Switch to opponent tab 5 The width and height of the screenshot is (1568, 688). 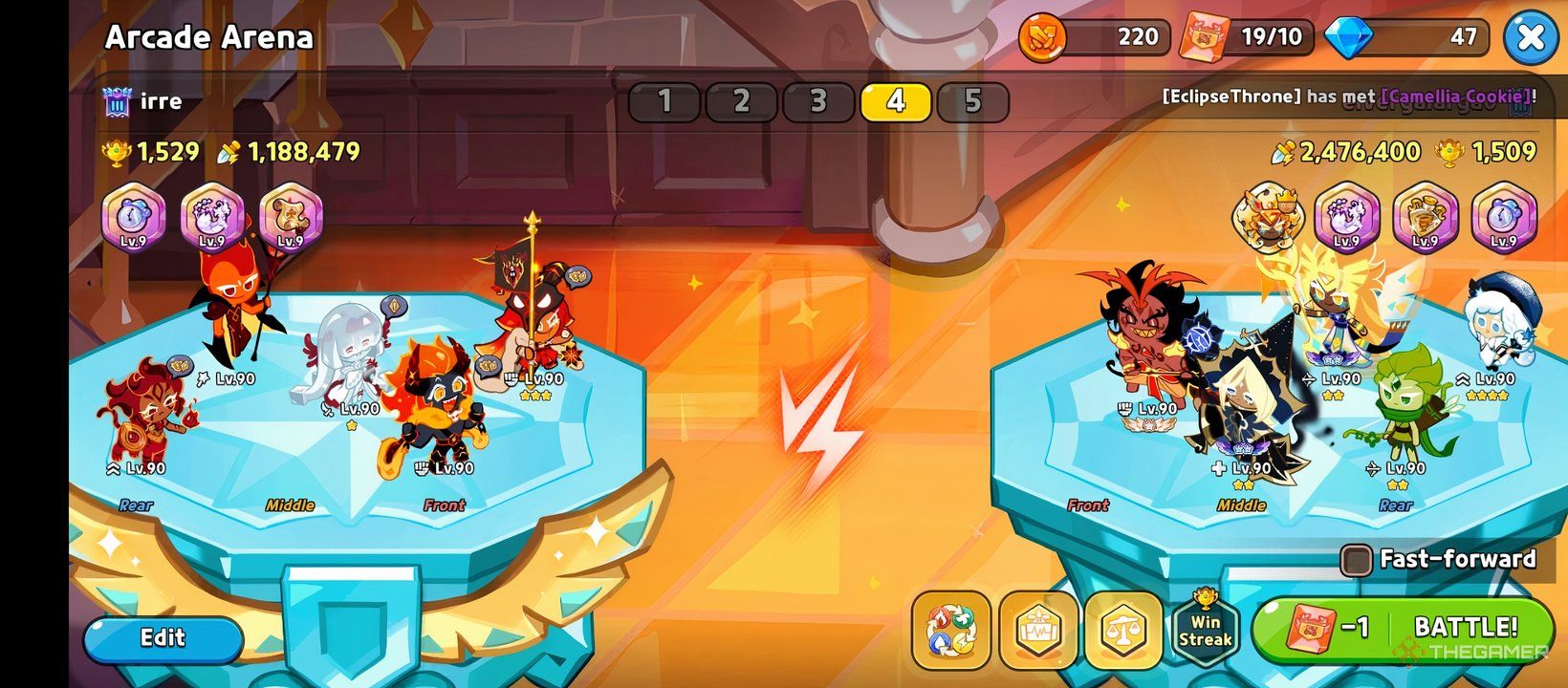[x=972, y=102]
